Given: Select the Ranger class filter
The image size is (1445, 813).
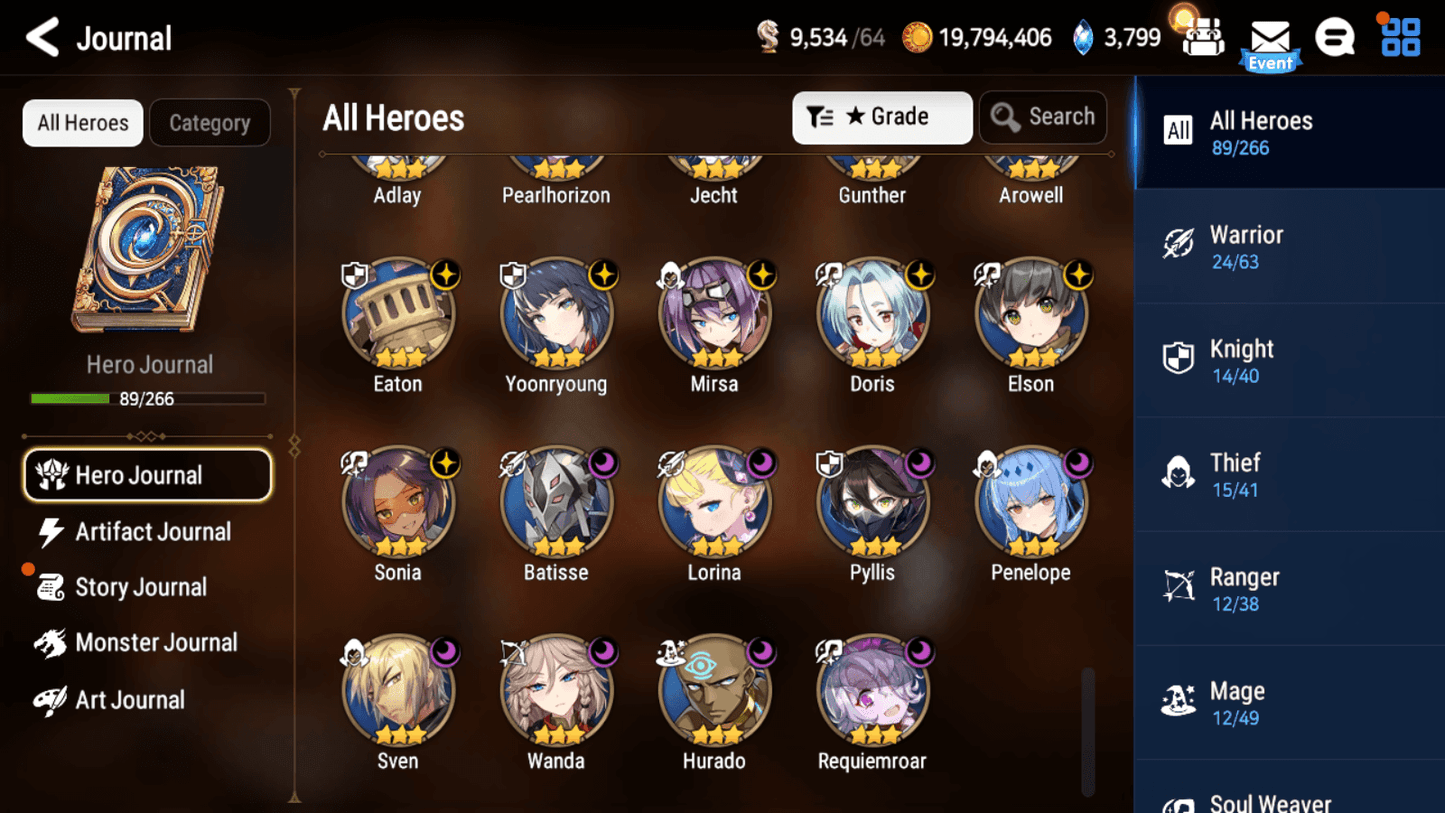Looking at the screenshot, I should coord(1289,589).
